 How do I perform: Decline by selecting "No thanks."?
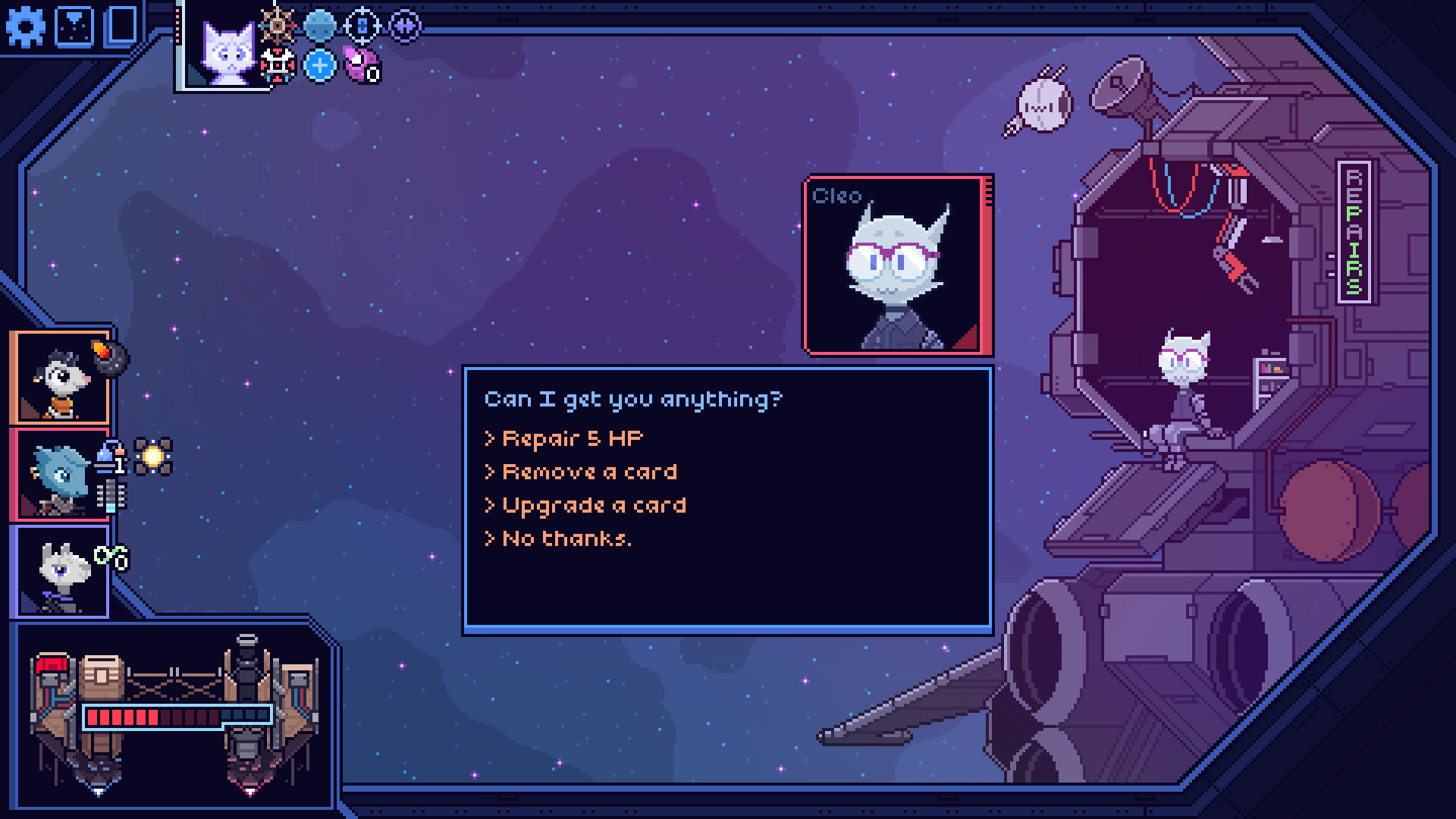558,539
